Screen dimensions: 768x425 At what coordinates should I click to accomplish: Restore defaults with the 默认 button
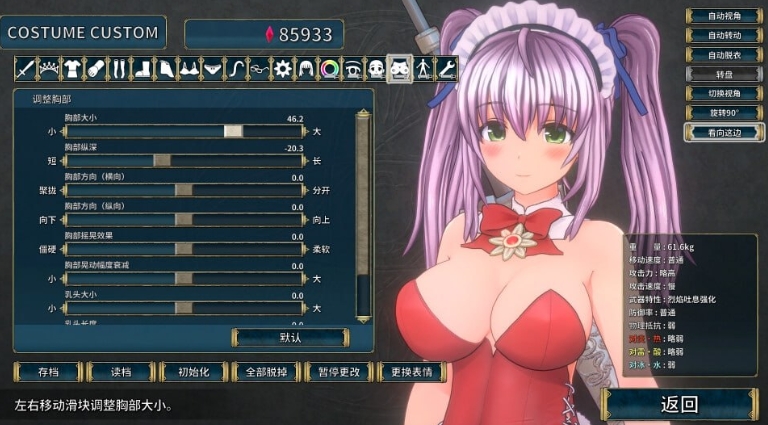(x=291, y=337)
